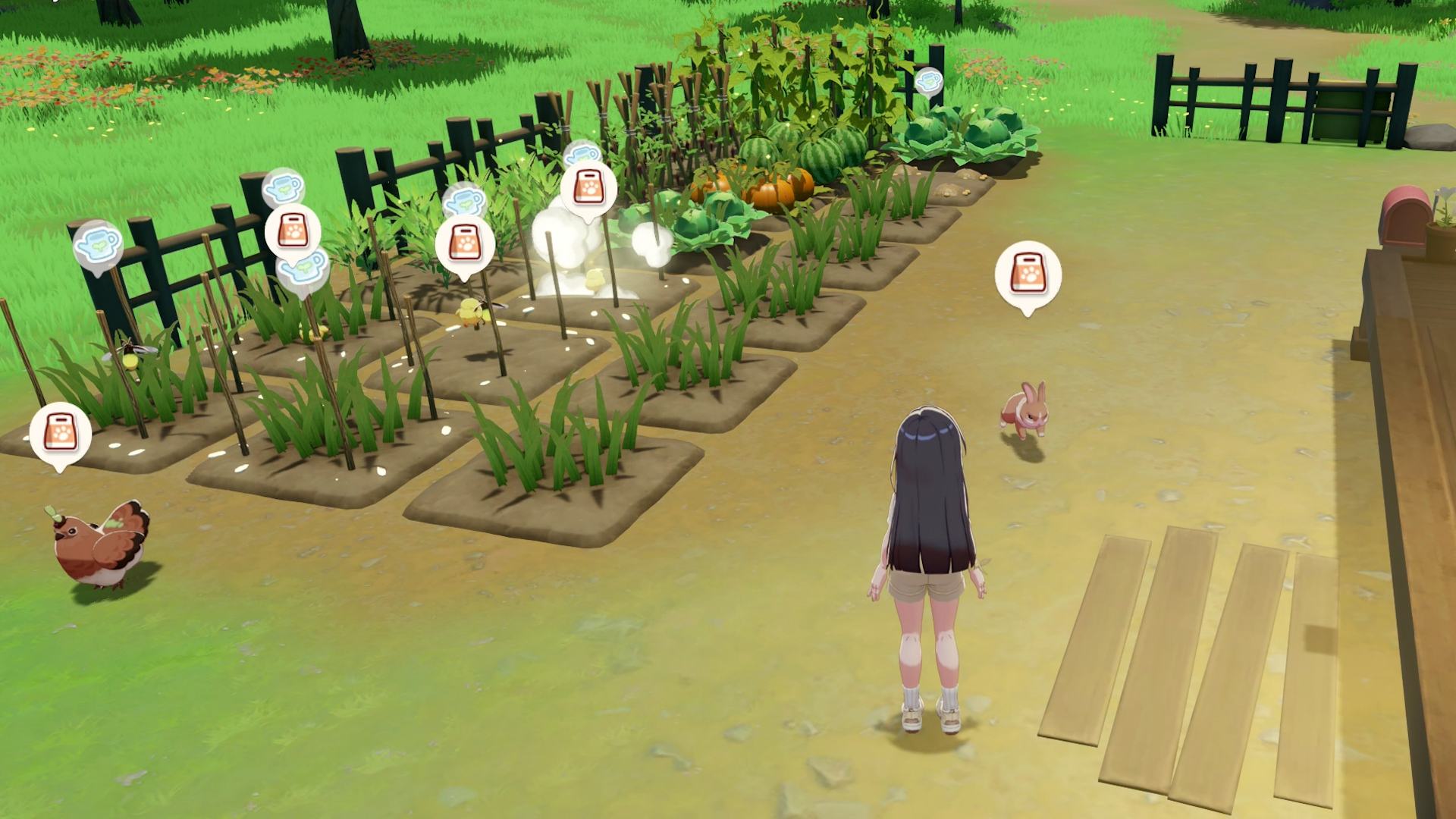This screenshot has height=819, width=1456.
Task: Click the feed bag bubble above the rabbit
Action: [x=1028, y=275]
